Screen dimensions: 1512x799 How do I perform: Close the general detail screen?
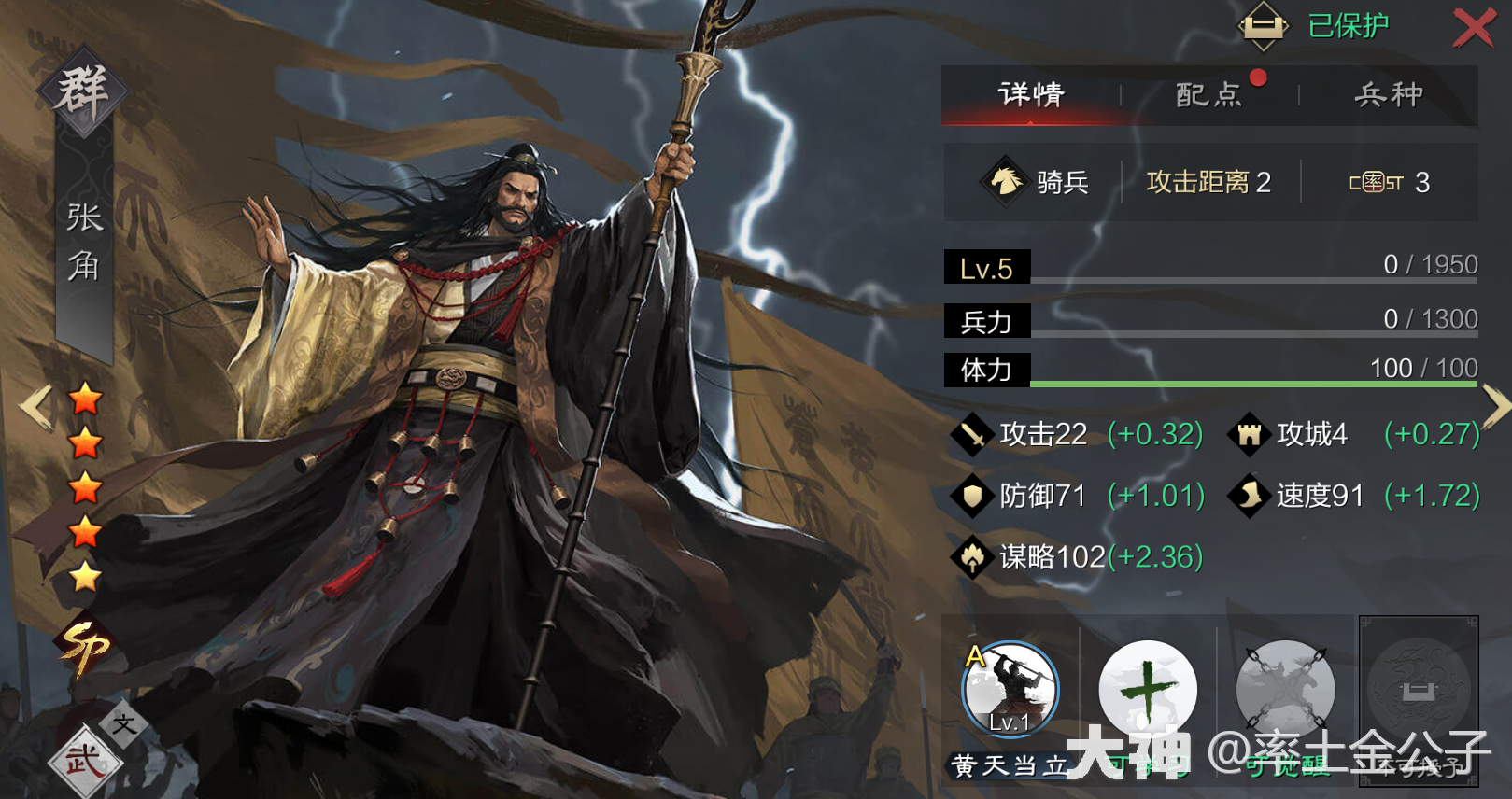(x=1473, y=27)
